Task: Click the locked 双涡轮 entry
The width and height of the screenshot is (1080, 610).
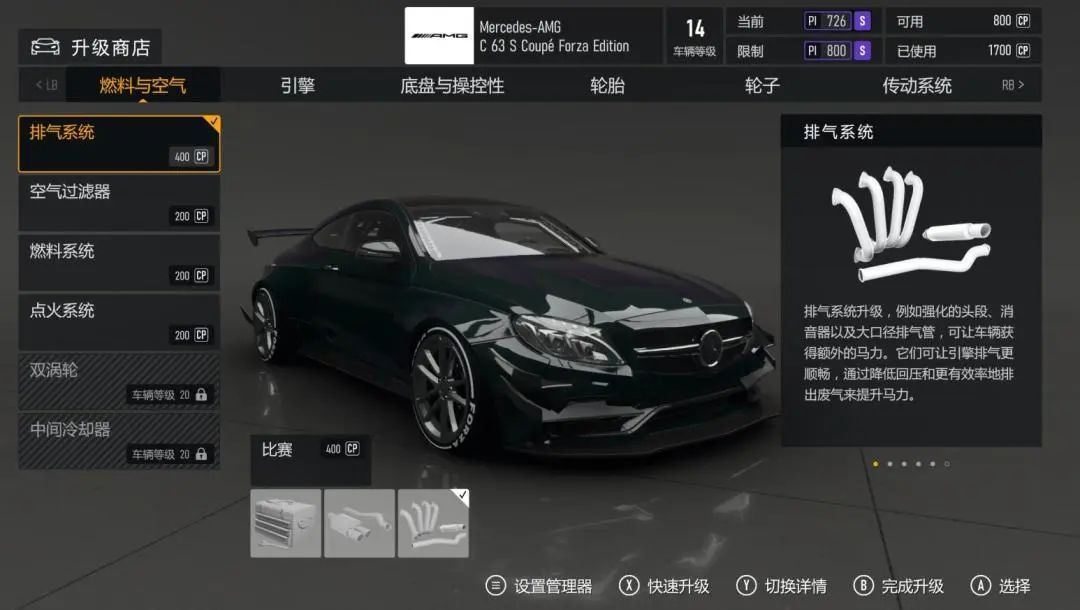Action: click(119, 381)
